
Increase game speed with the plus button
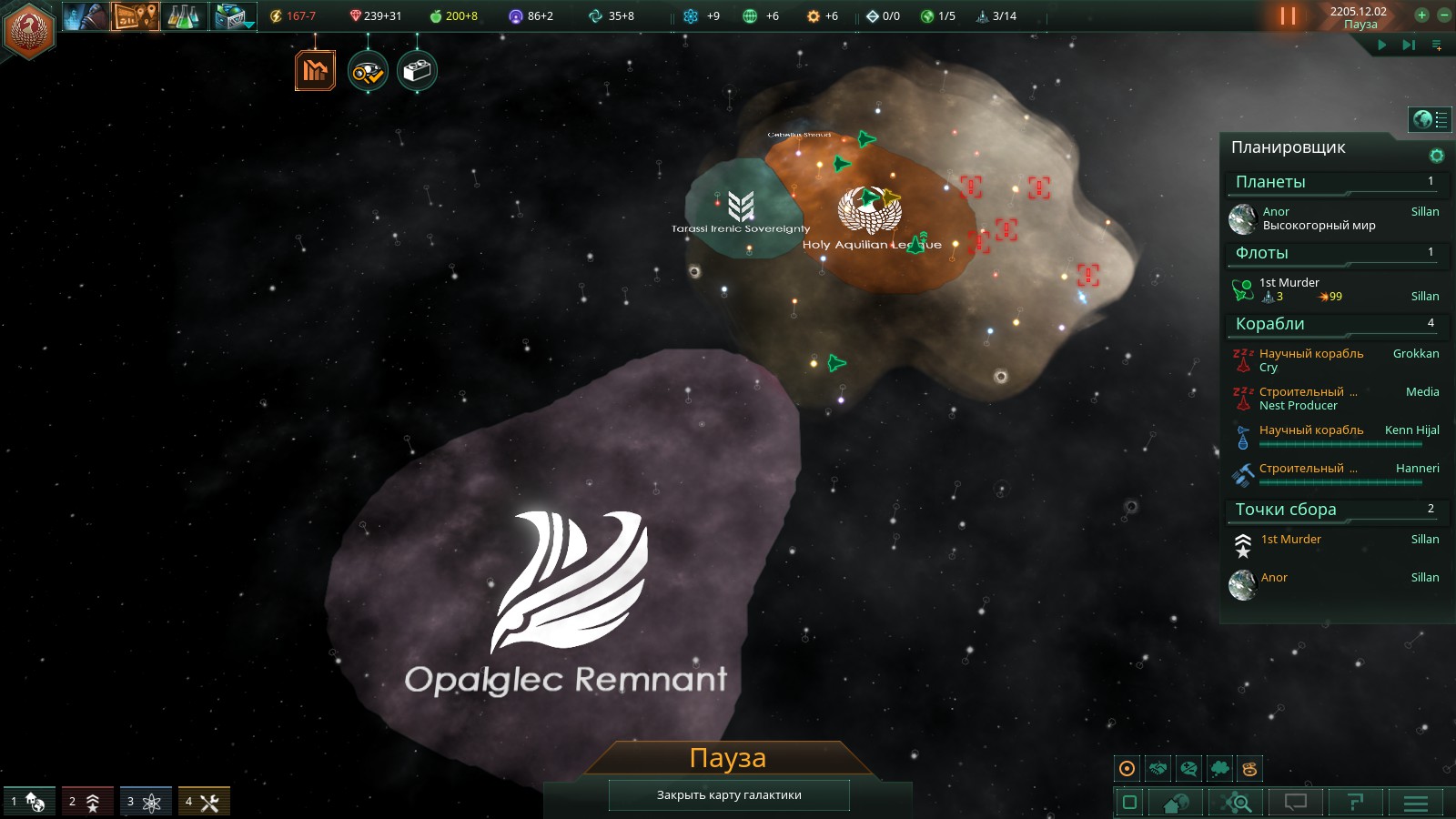(x=1421, y=15)
